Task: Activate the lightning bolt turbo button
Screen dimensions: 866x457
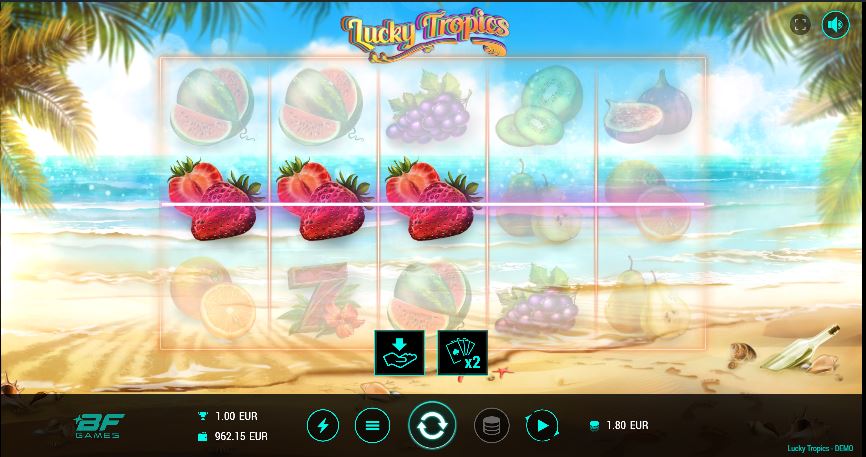Action: (322, 426)
